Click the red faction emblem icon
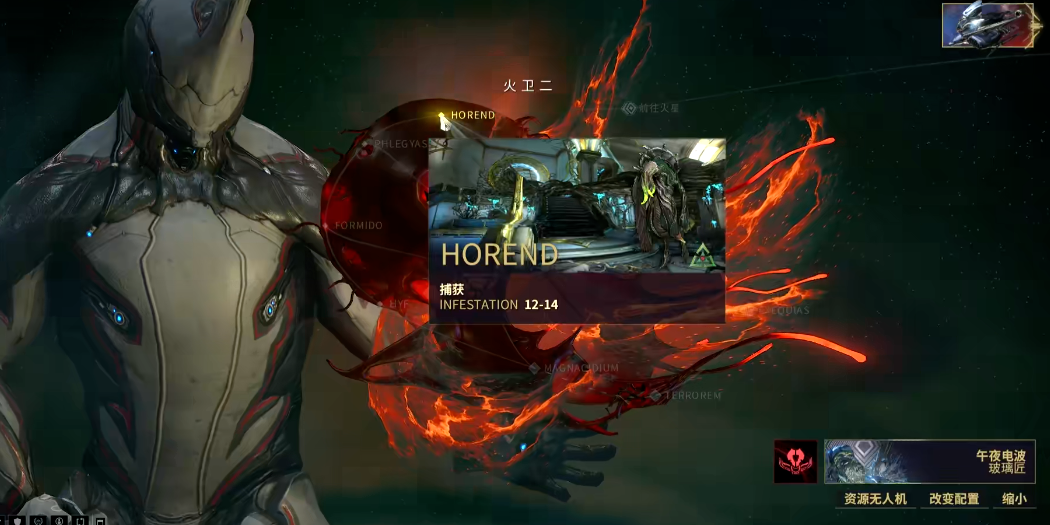 coord(795,462)
